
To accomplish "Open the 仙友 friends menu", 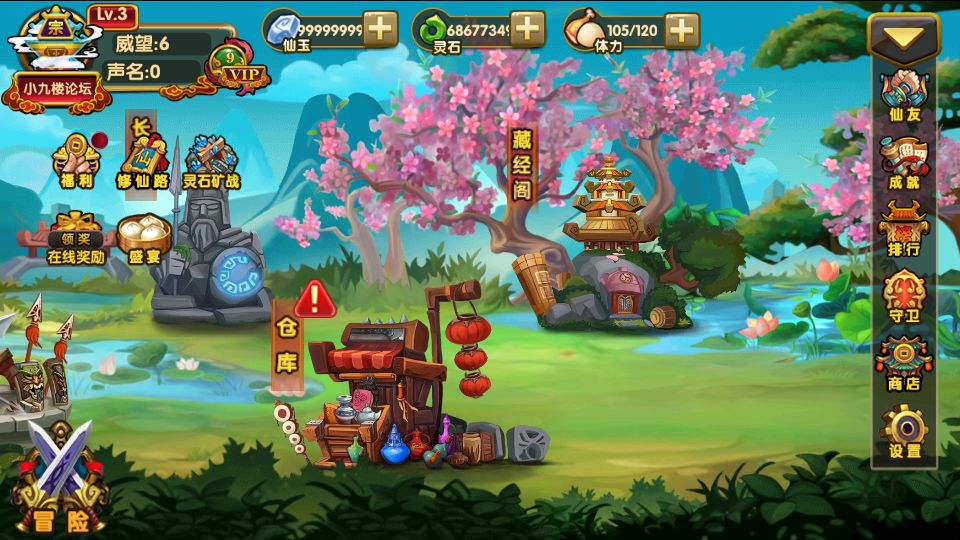I will [x=904, y=95].
